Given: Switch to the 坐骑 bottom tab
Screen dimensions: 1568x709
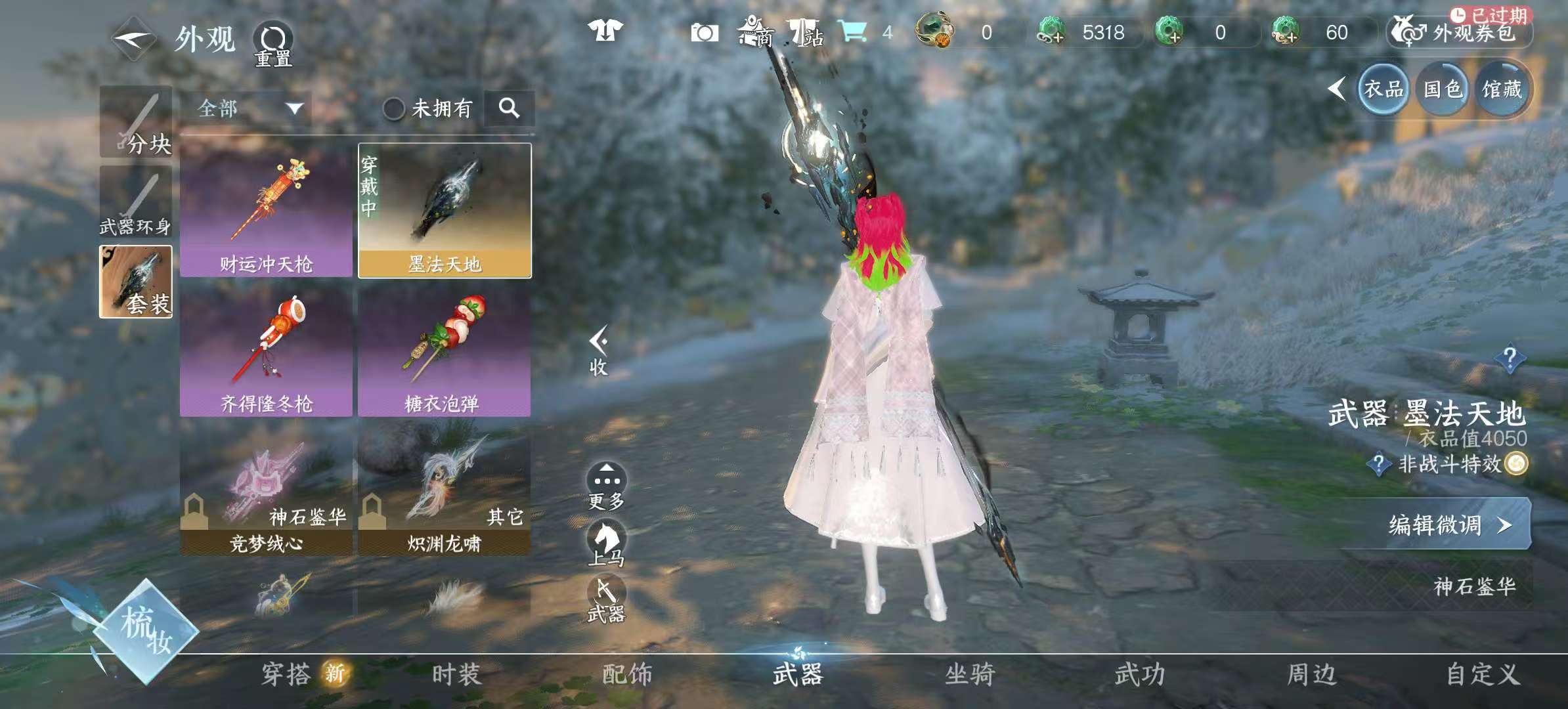Looking at the screenshot, I should [969, 675].
